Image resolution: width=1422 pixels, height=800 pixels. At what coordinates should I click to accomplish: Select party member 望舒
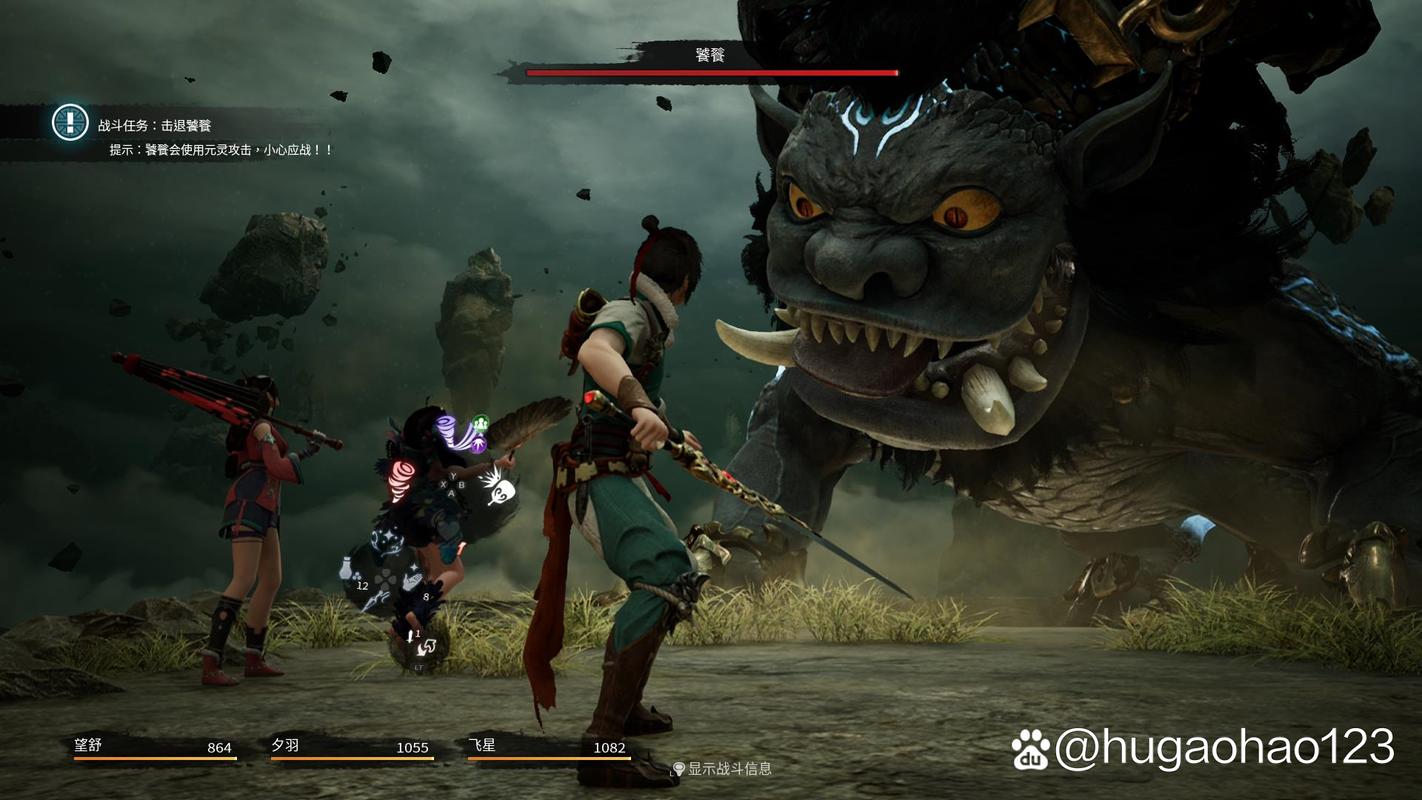coord(154,747)
